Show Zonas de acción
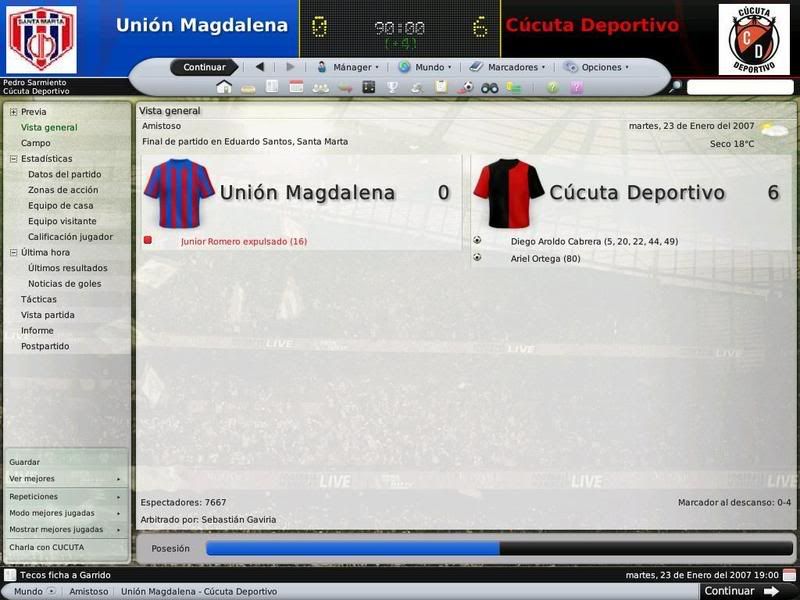Screen dimensions: 800x600 (x=63, y=190)
